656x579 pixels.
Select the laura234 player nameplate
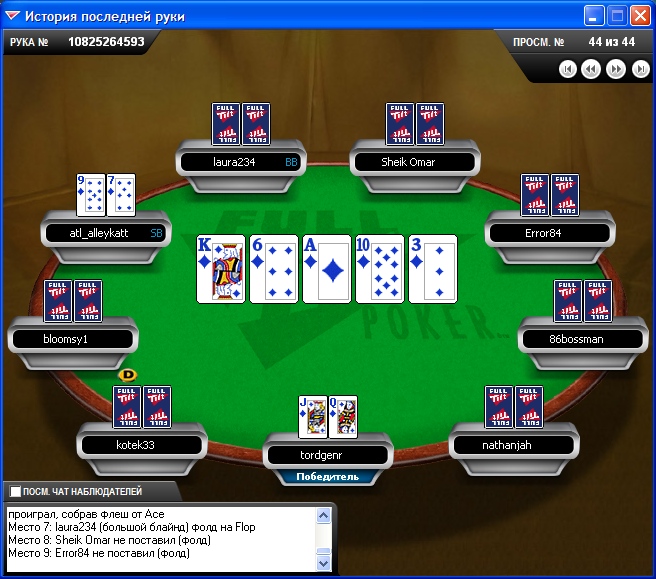(242, 161)
